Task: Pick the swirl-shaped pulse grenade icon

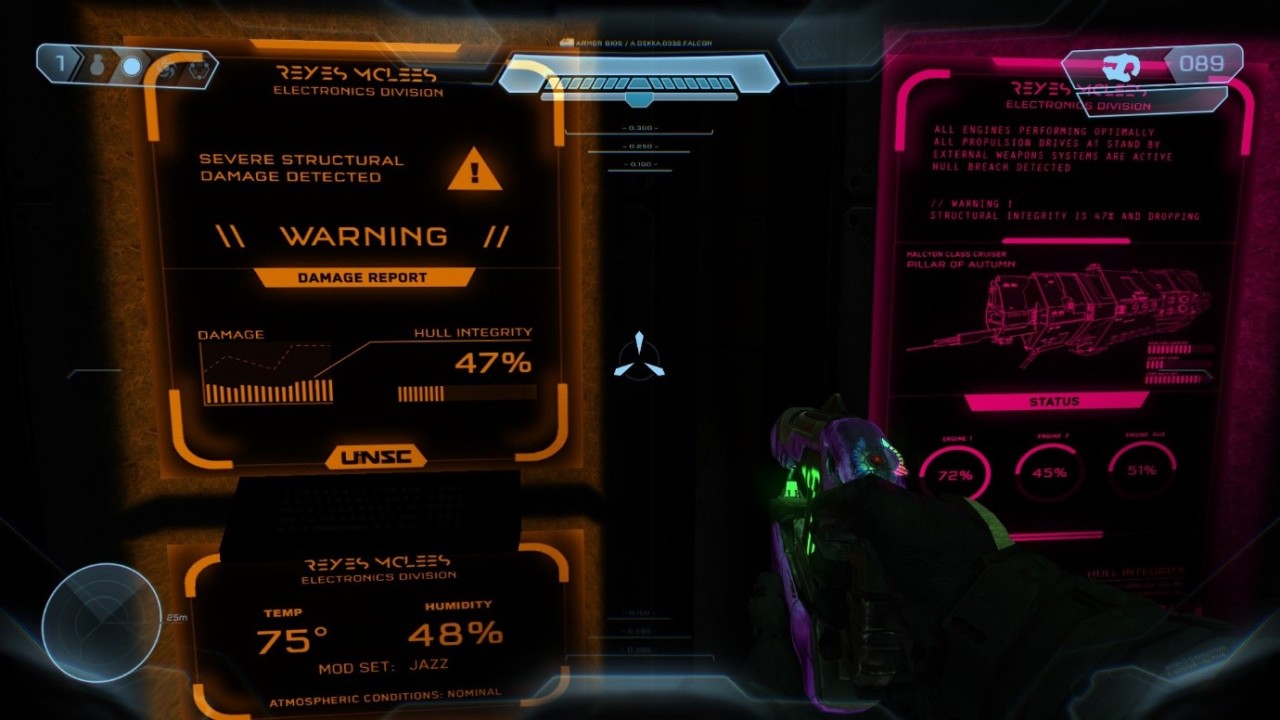Action: pos(166,68)
